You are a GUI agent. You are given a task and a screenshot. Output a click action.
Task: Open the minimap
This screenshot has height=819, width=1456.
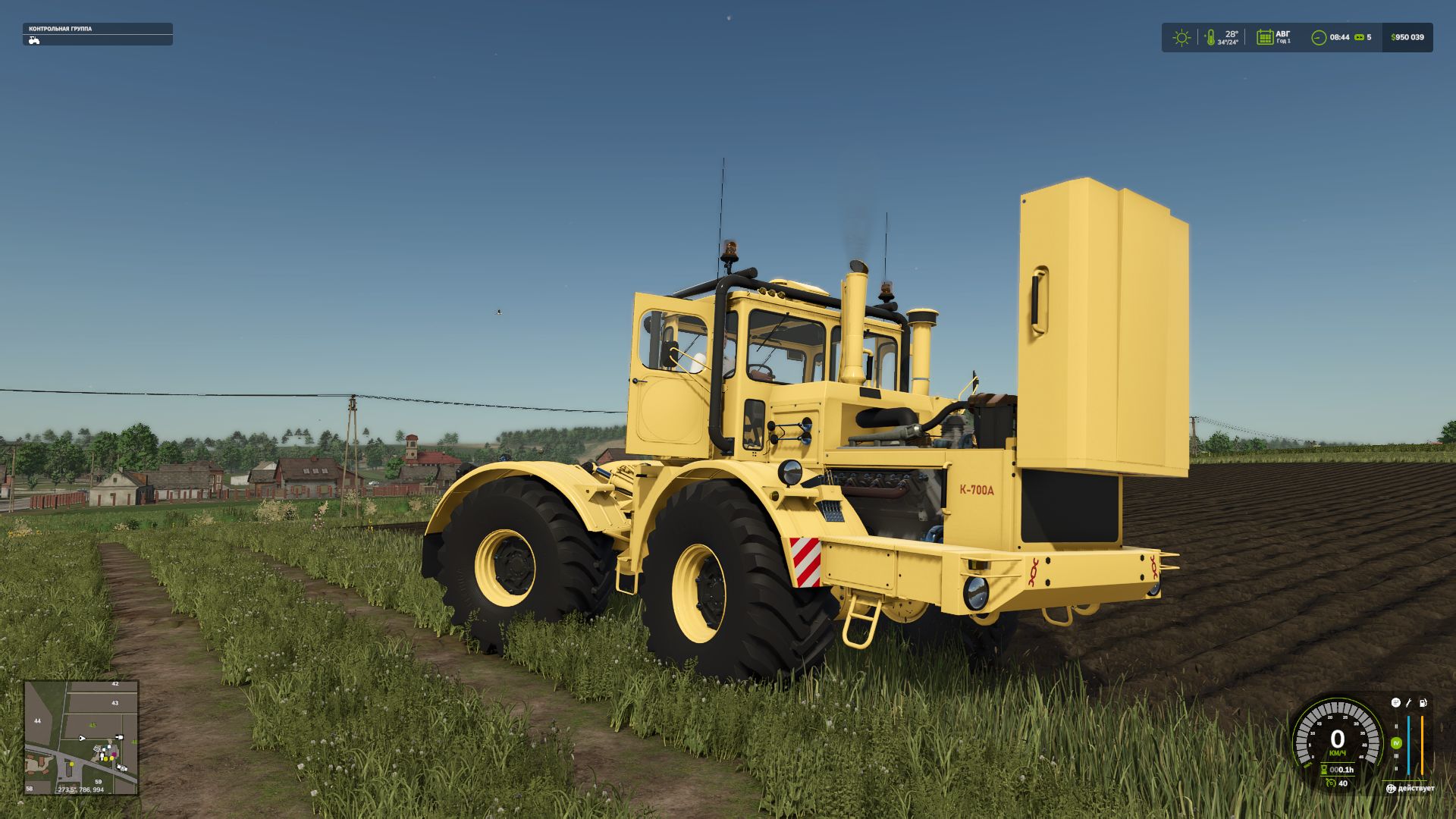(81, 737)
